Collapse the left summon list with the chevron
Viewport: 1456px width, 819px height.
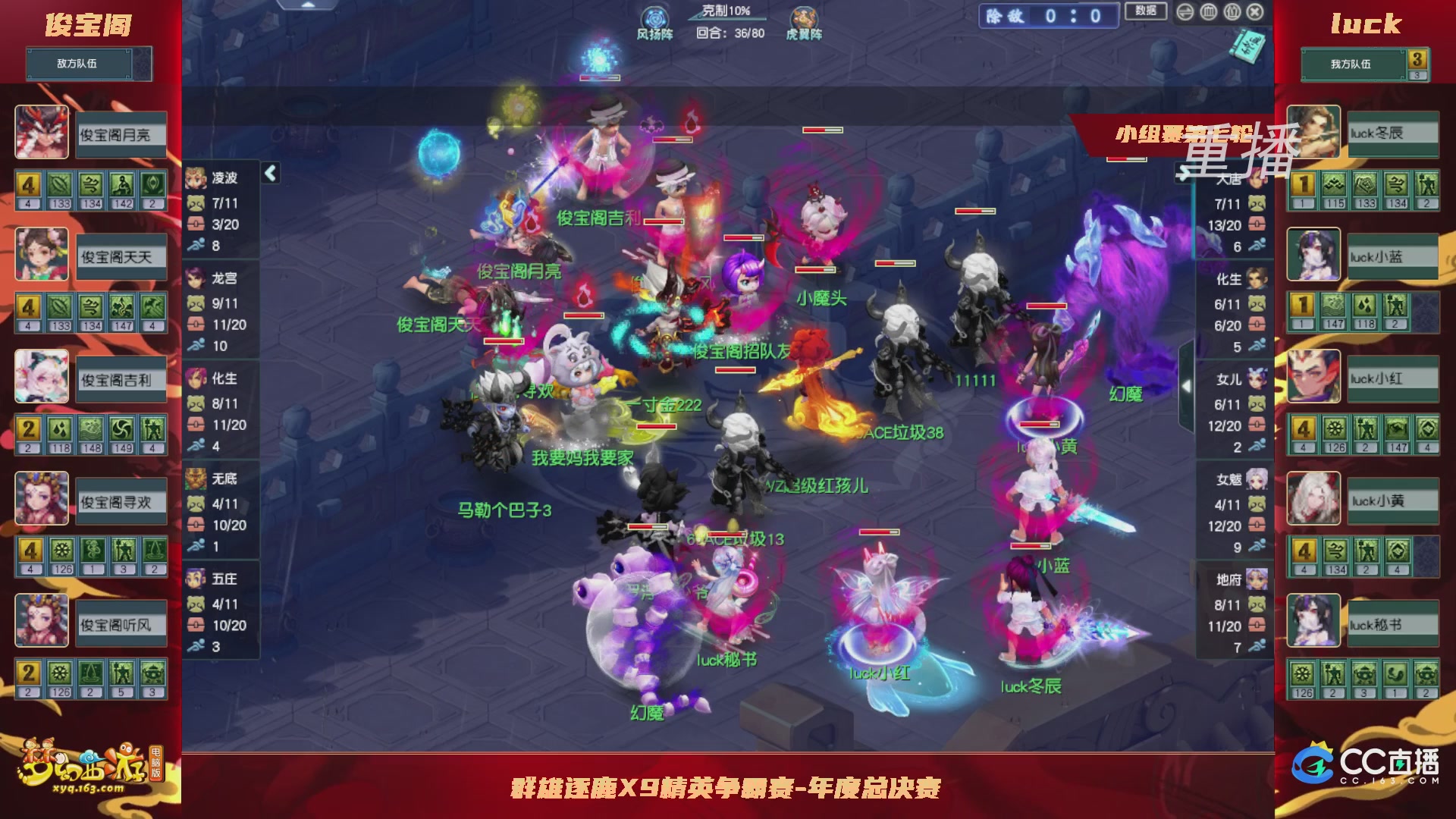coord(269,173)
